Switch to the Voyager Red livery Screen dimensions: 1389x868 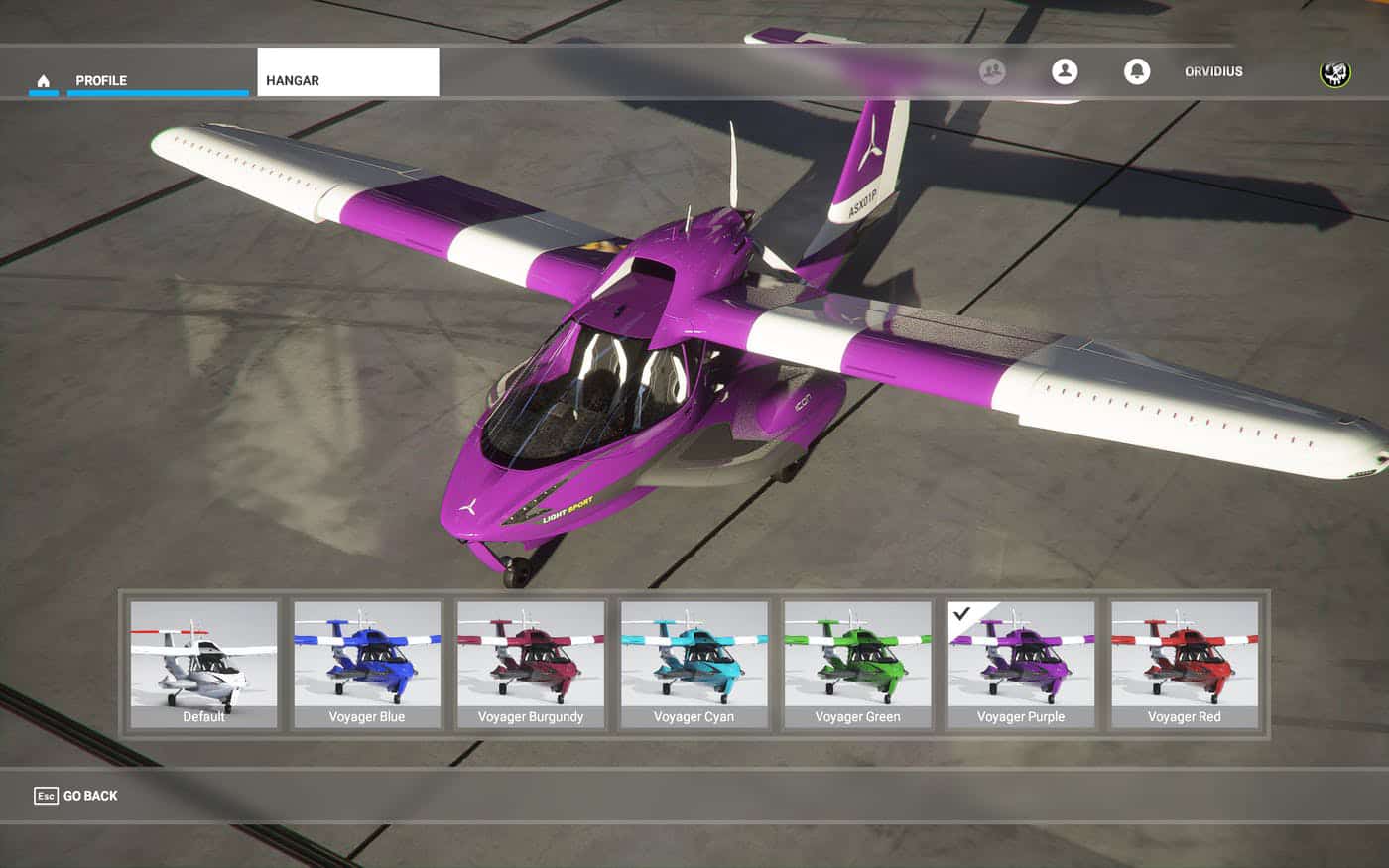point(1185,664)
